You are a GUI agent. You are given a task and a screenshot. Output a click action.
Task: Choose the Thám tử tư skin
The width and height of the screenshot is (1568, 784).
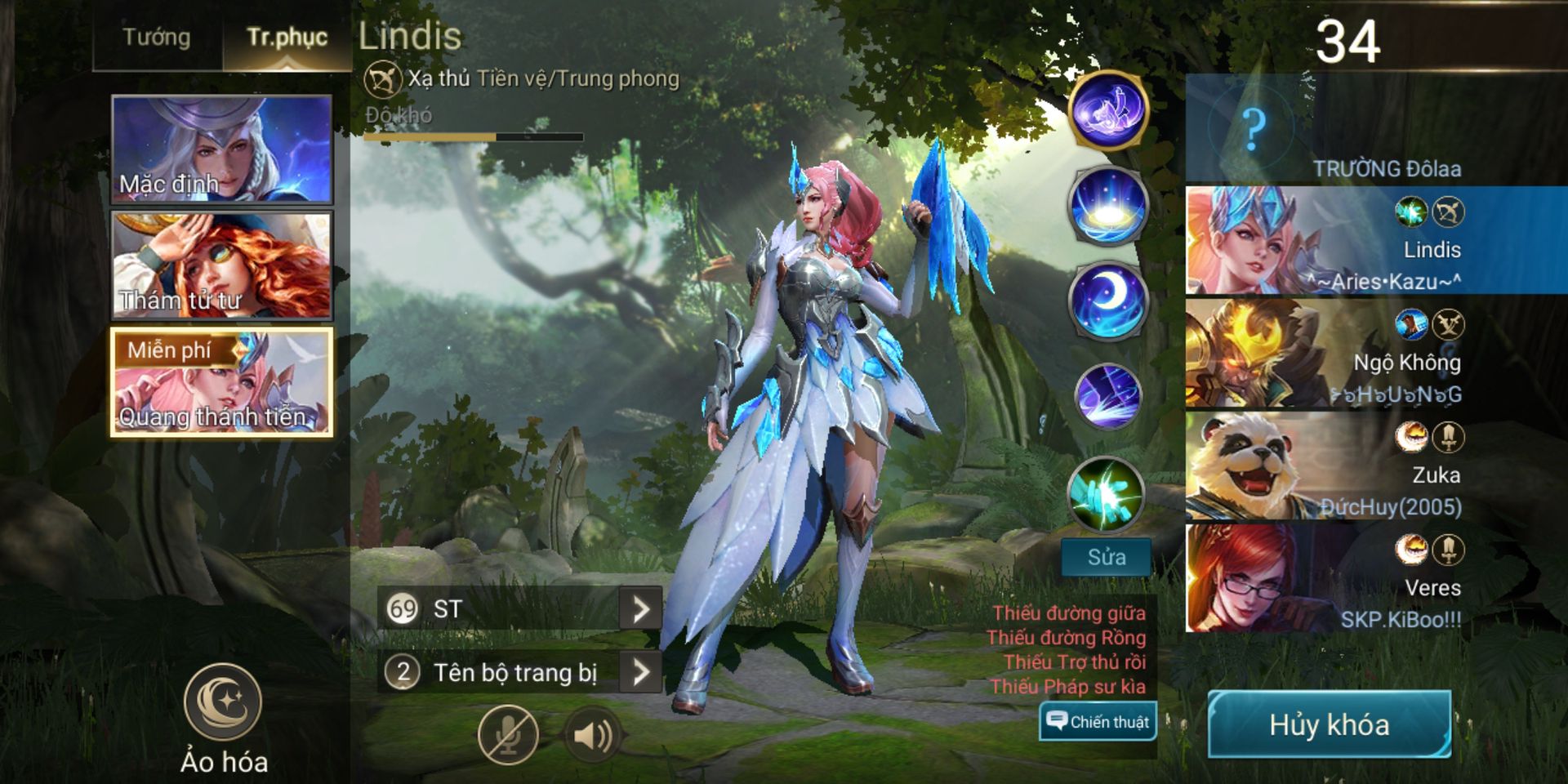click(x=221, y=265)
